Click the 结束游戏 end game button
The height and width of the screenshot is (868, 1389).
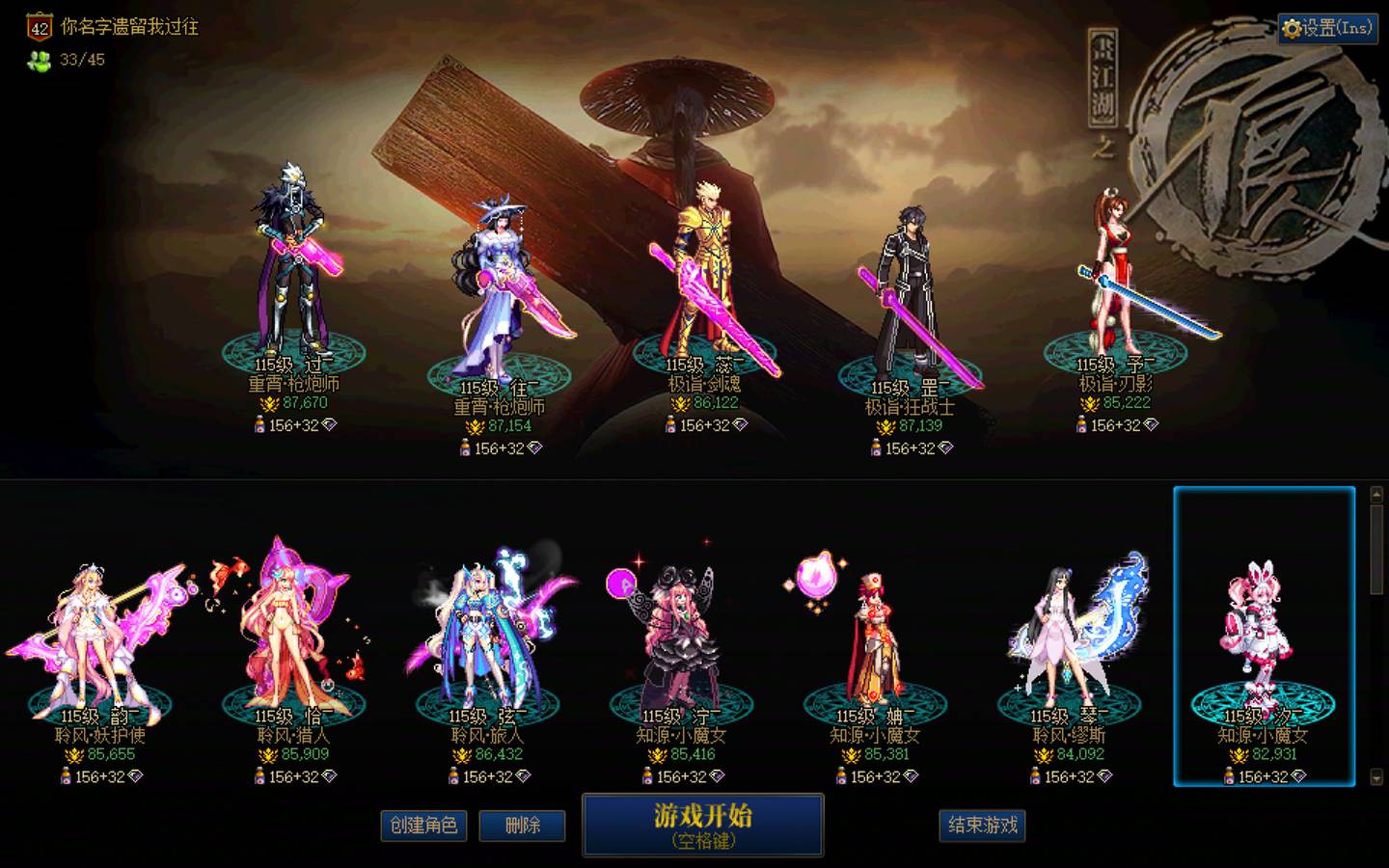point(983,827)
